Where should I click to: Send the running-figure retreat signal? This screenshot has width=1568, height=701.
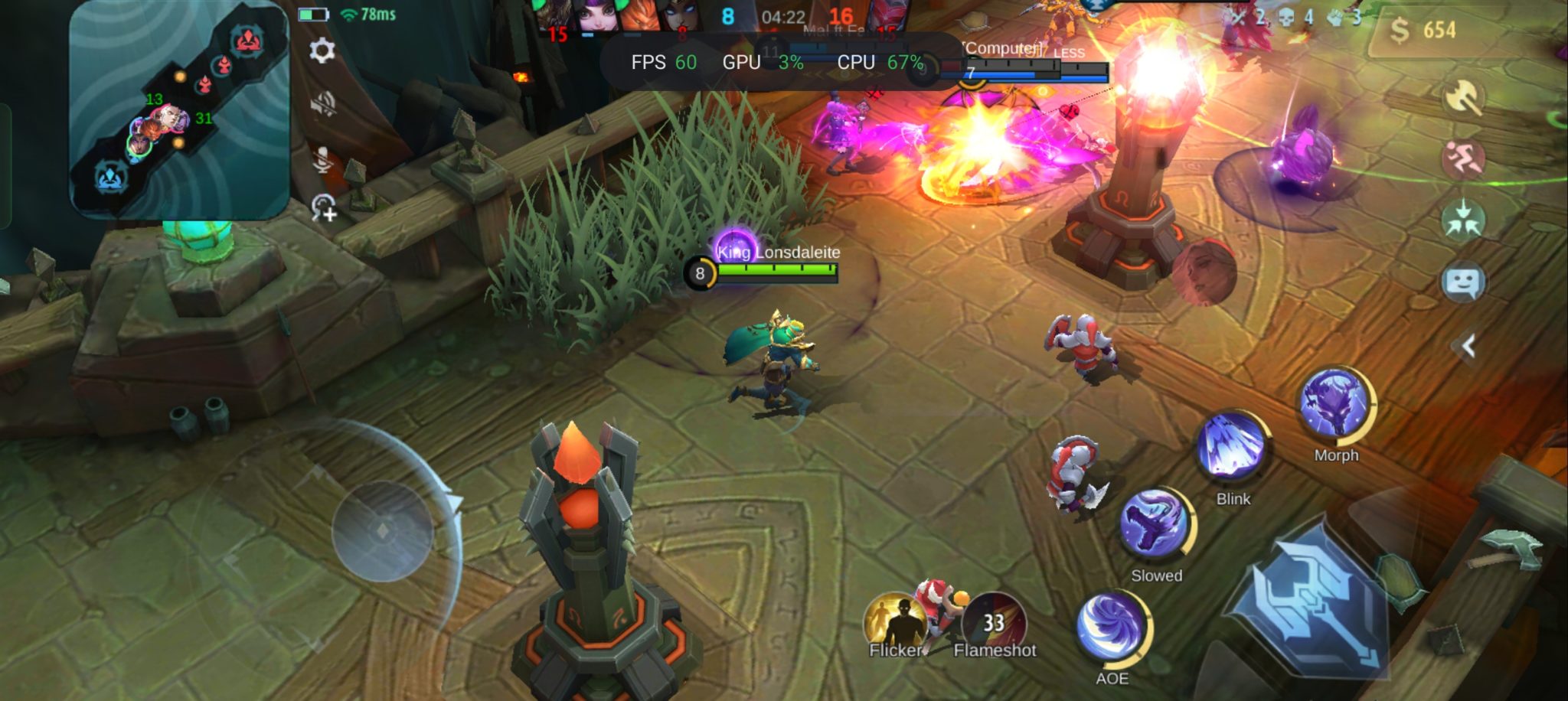click(1463, 159)
